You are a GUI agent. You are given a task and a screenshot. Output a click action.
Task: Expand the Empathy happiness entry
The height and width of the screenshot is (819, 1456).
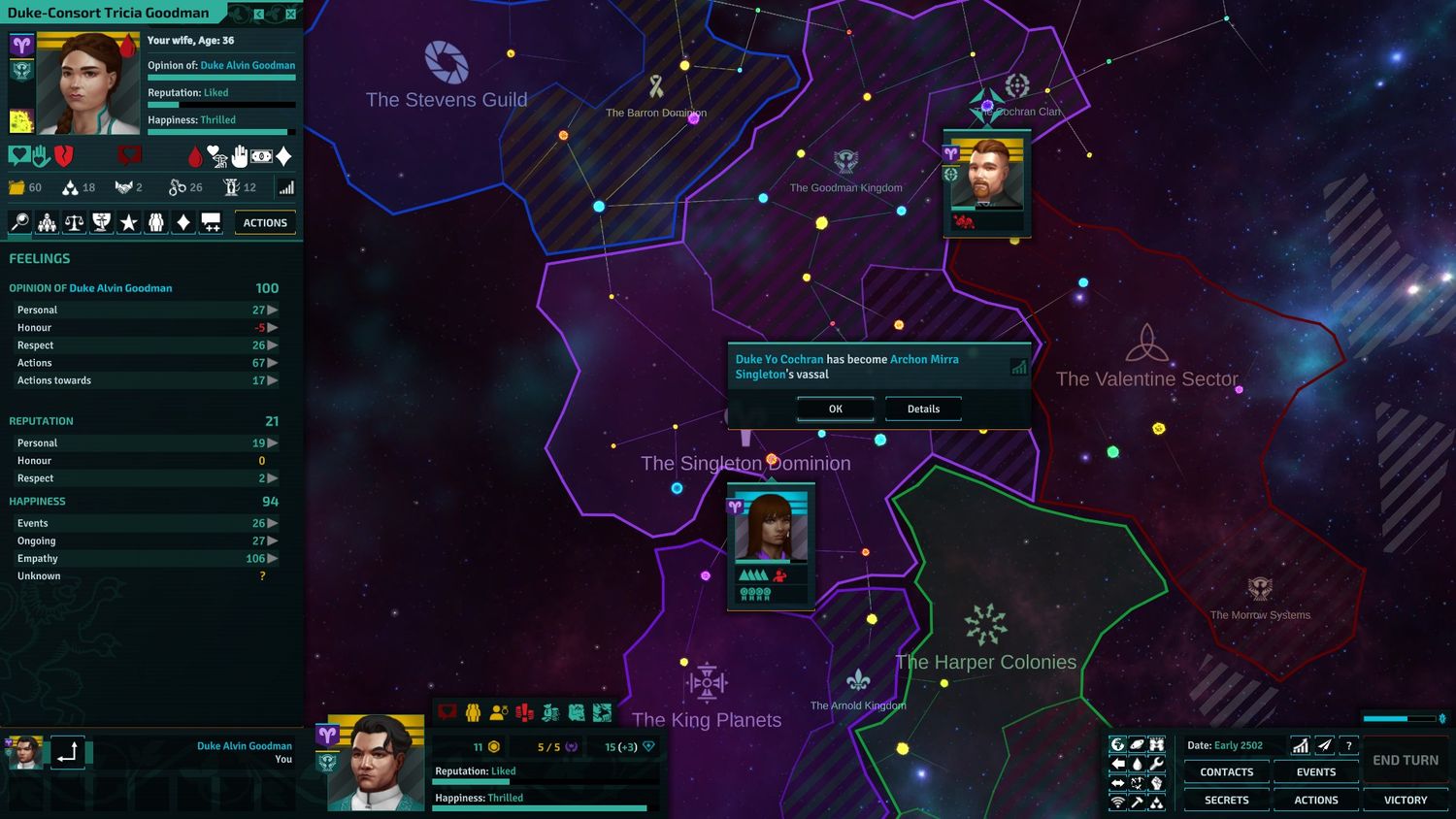coord(273,559)
